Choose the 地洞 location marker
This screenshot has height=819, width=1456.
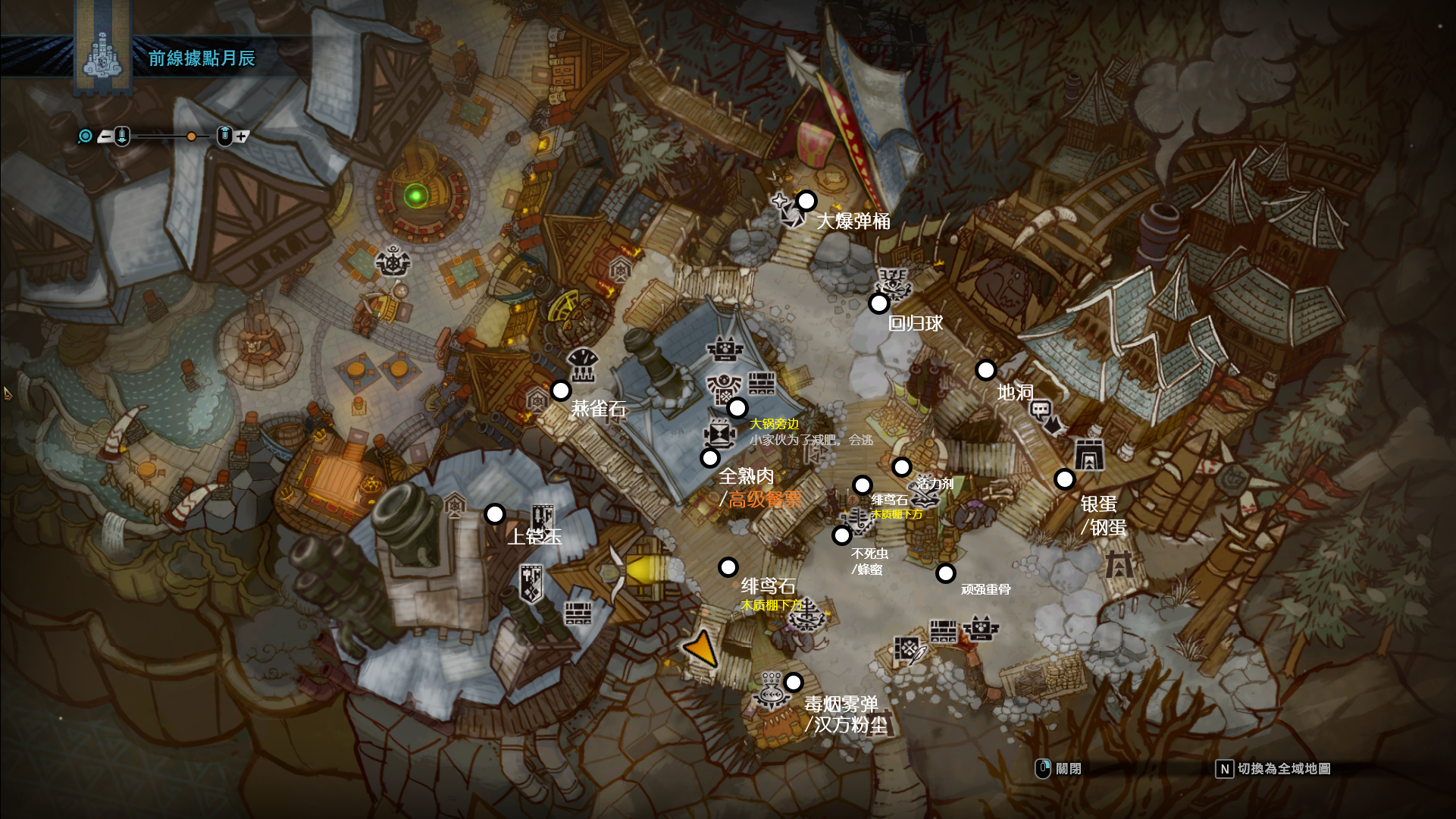(985, 370)
